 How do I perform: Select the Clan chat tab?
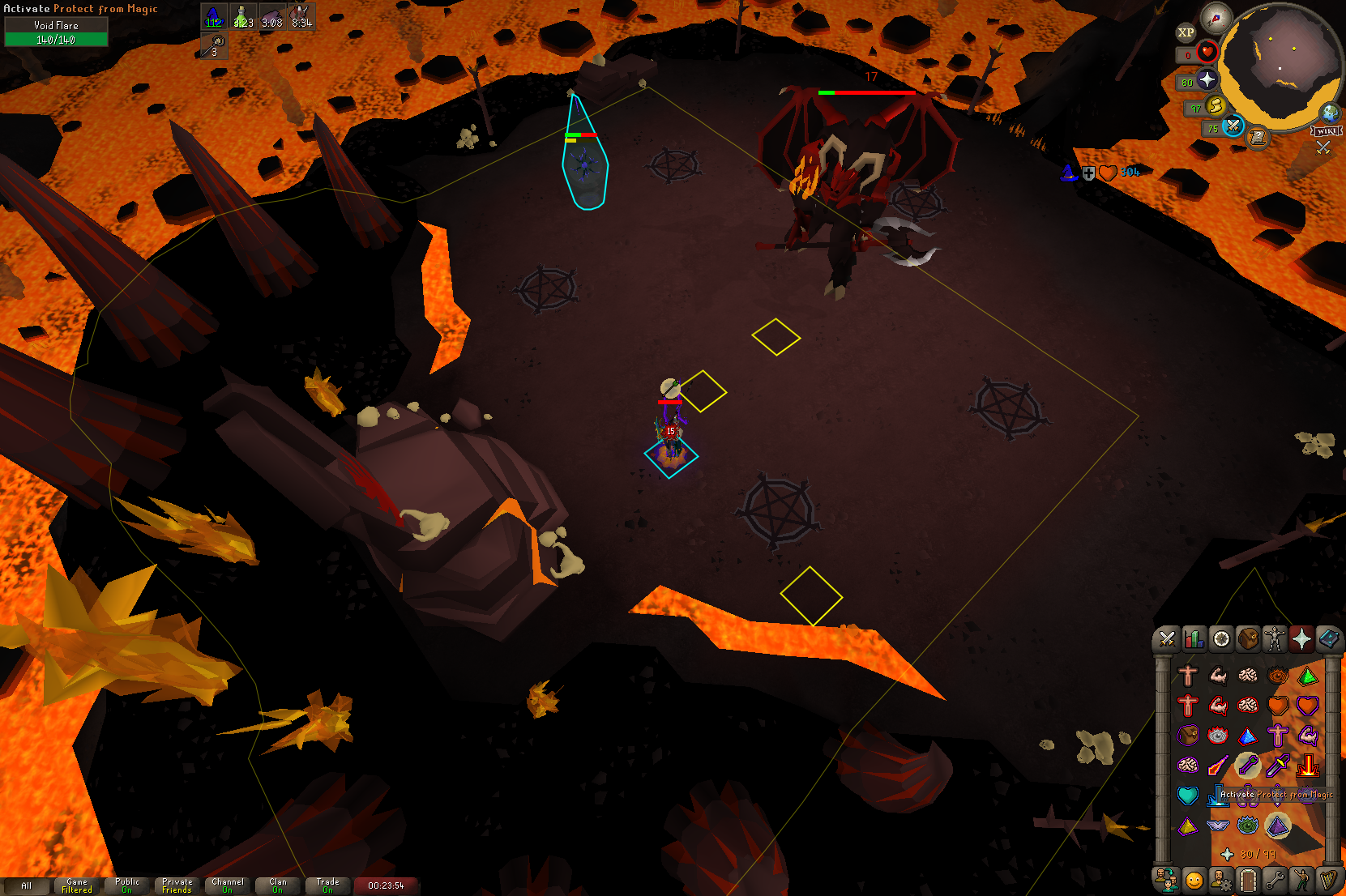[278, 885]
